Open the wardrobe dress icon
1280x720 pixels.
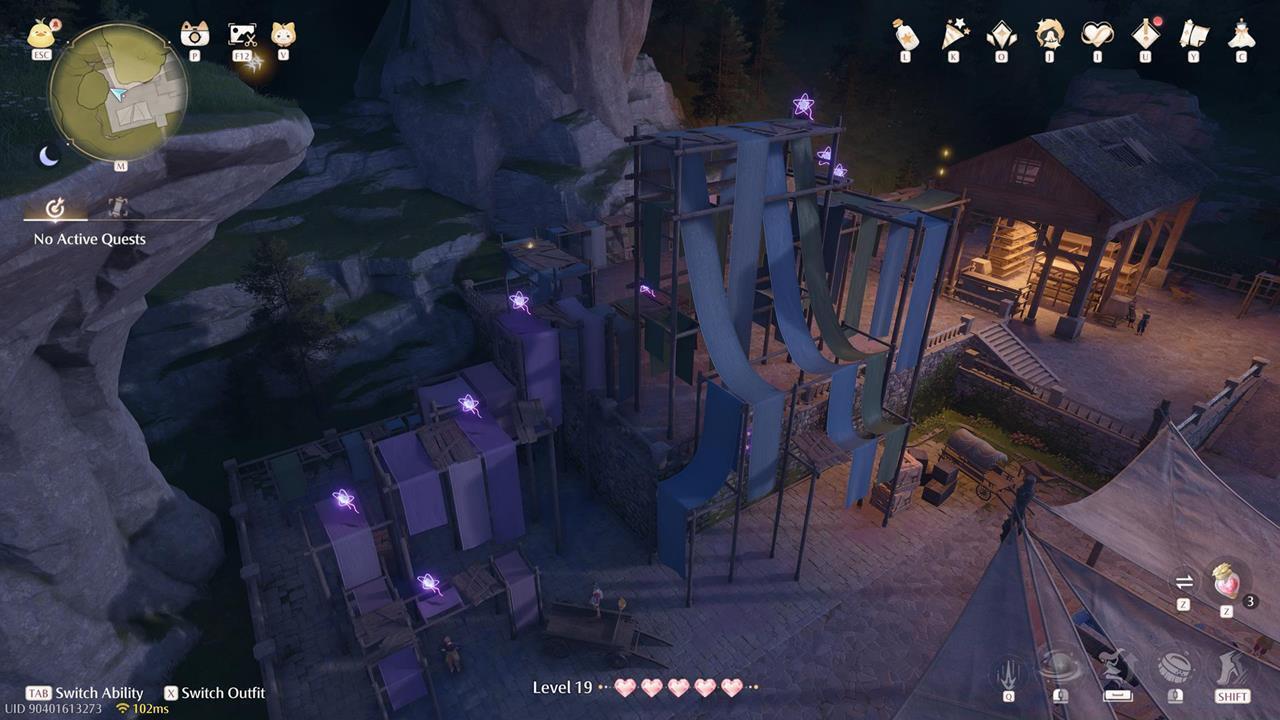(1241, 35)
